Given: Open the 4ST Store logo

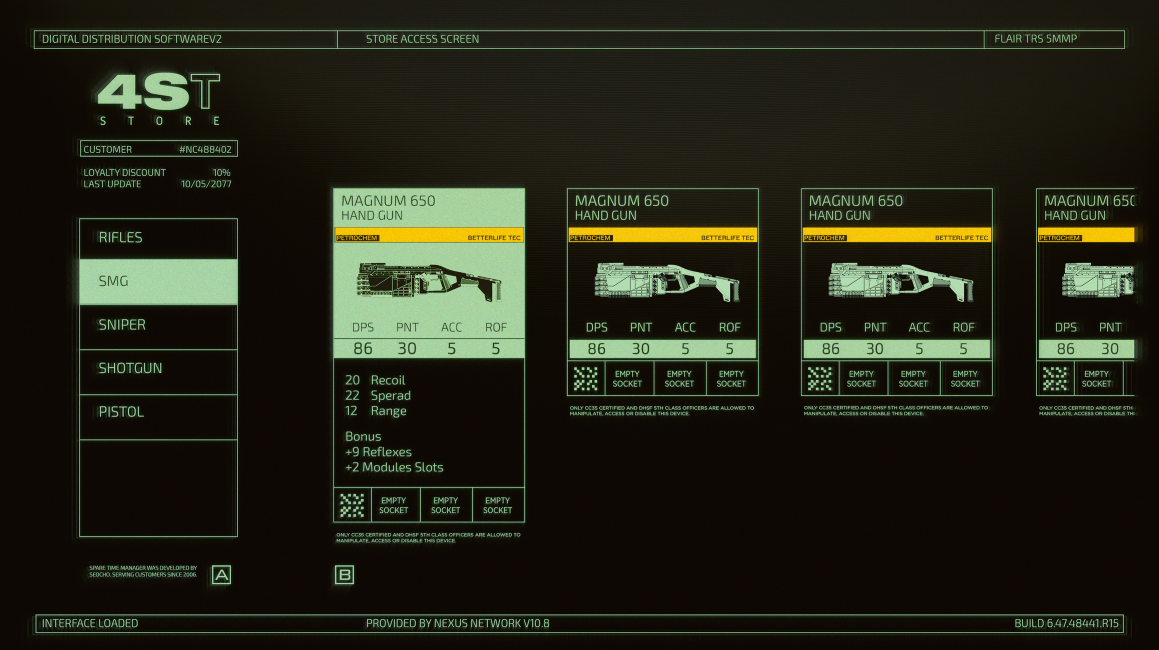Looking at the screenshot, I should pyautogui.click(x=159, y=99).
